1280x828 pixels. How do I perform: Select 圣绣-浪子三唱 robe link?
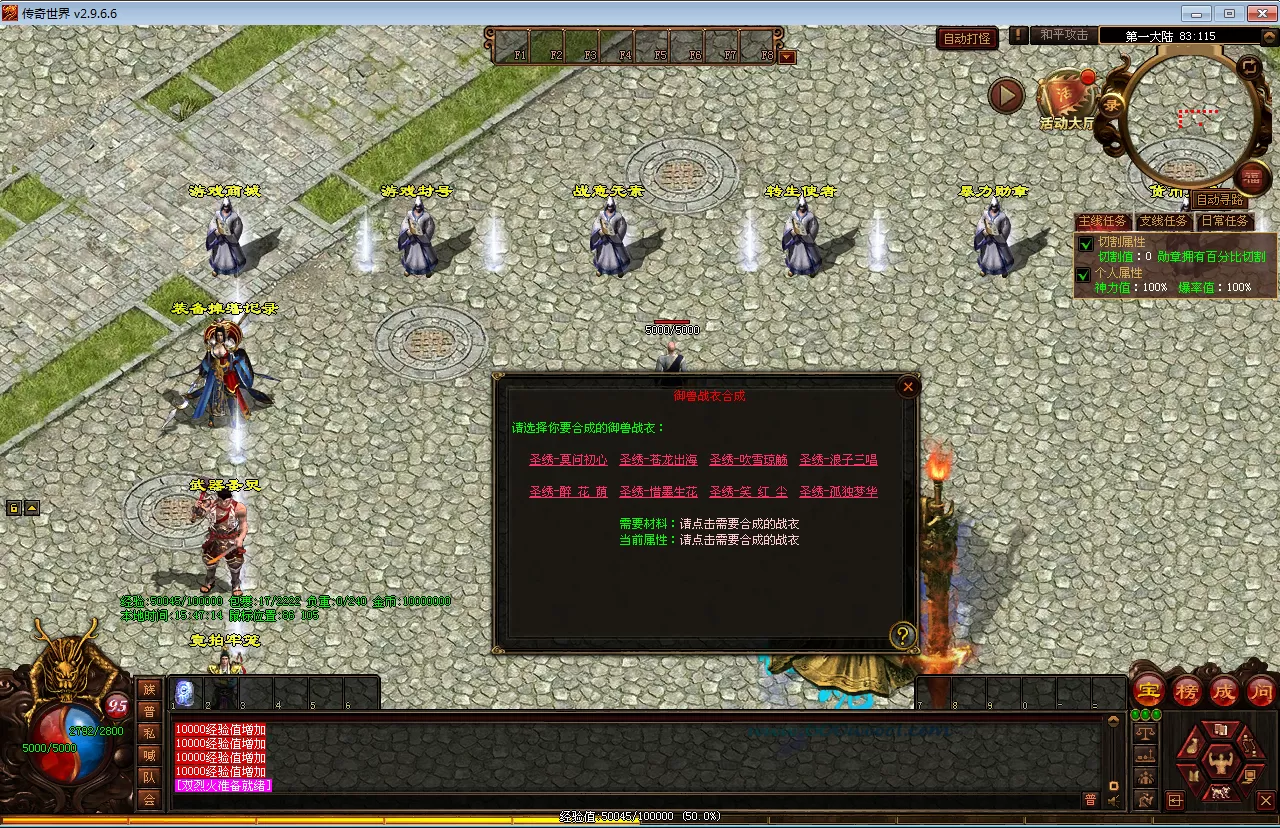tap(838, 460)
